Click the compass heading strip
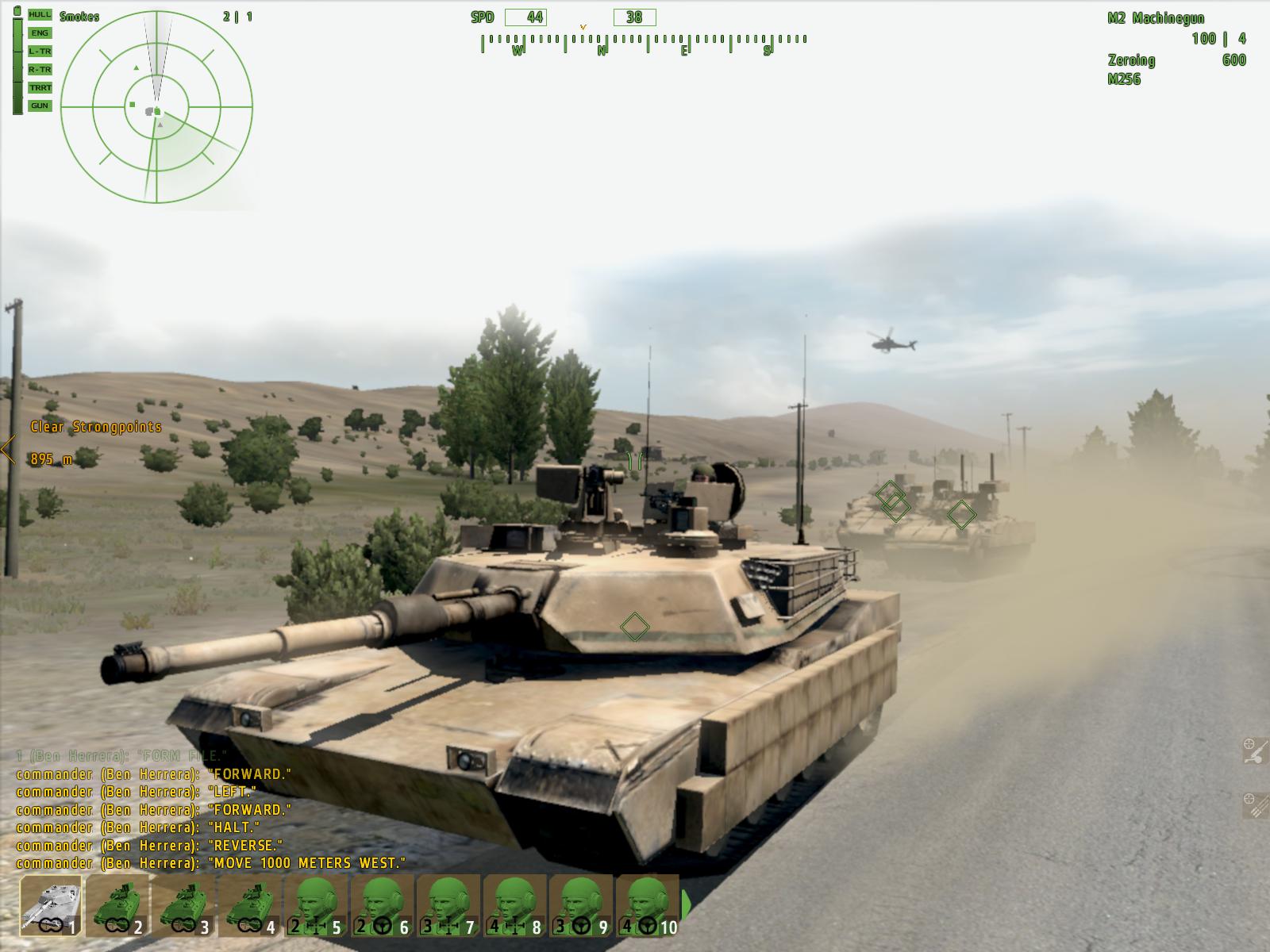1270x952 pixels. (643, 44)
